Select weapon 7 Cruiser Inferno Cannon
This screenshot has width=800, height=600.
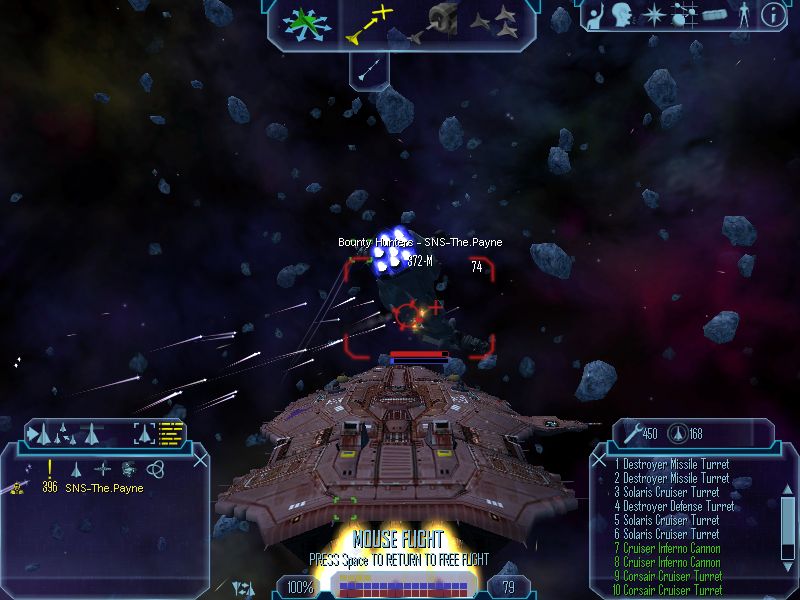coord(670,548)
